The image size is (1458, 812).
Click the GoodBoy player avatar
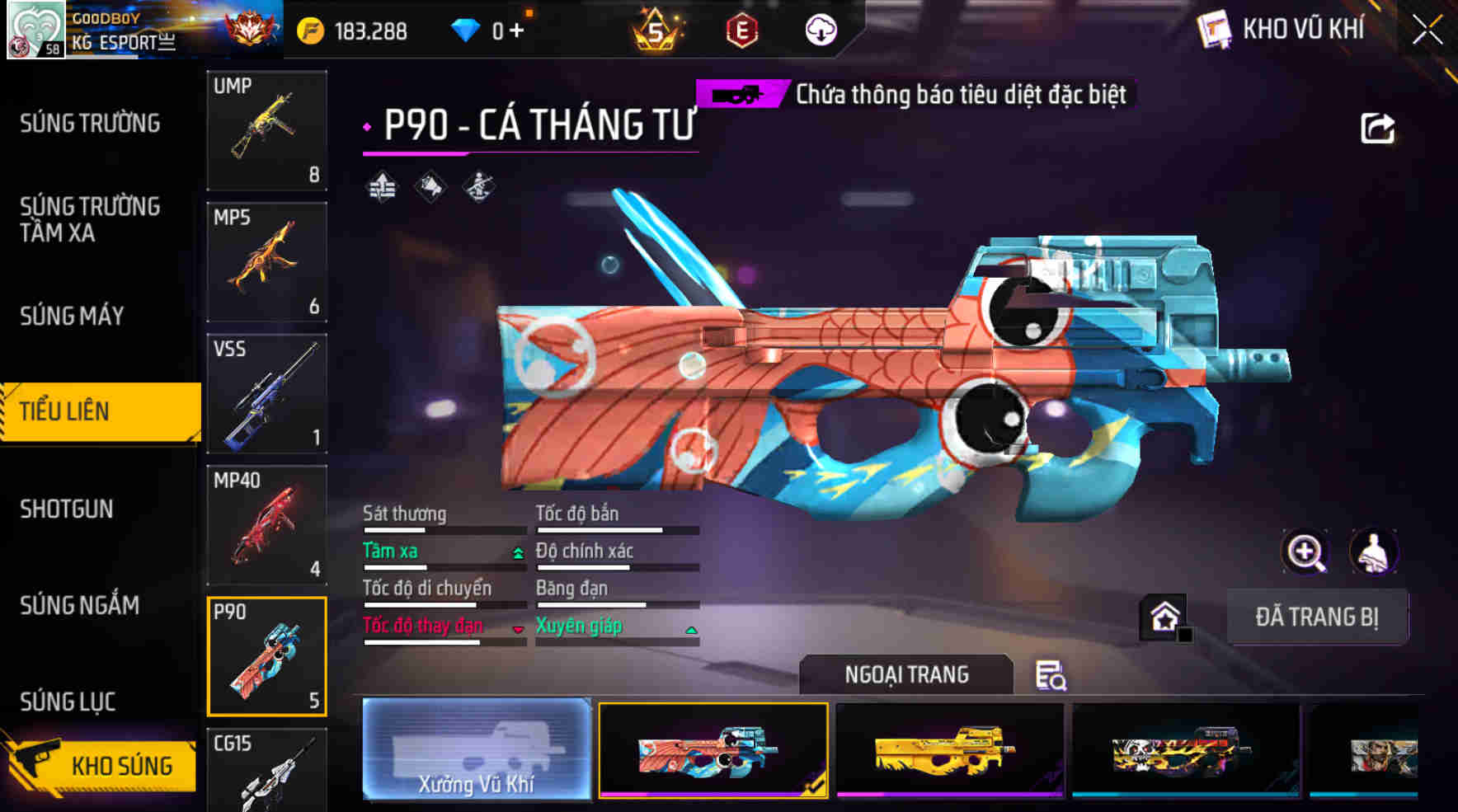[x=36, y=30]
